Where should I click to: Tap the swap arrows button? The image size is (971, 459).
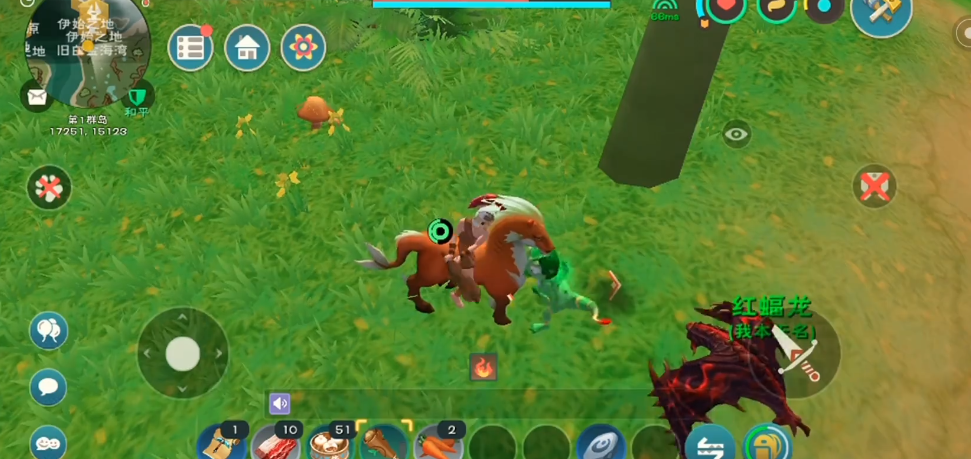(710, 446)
